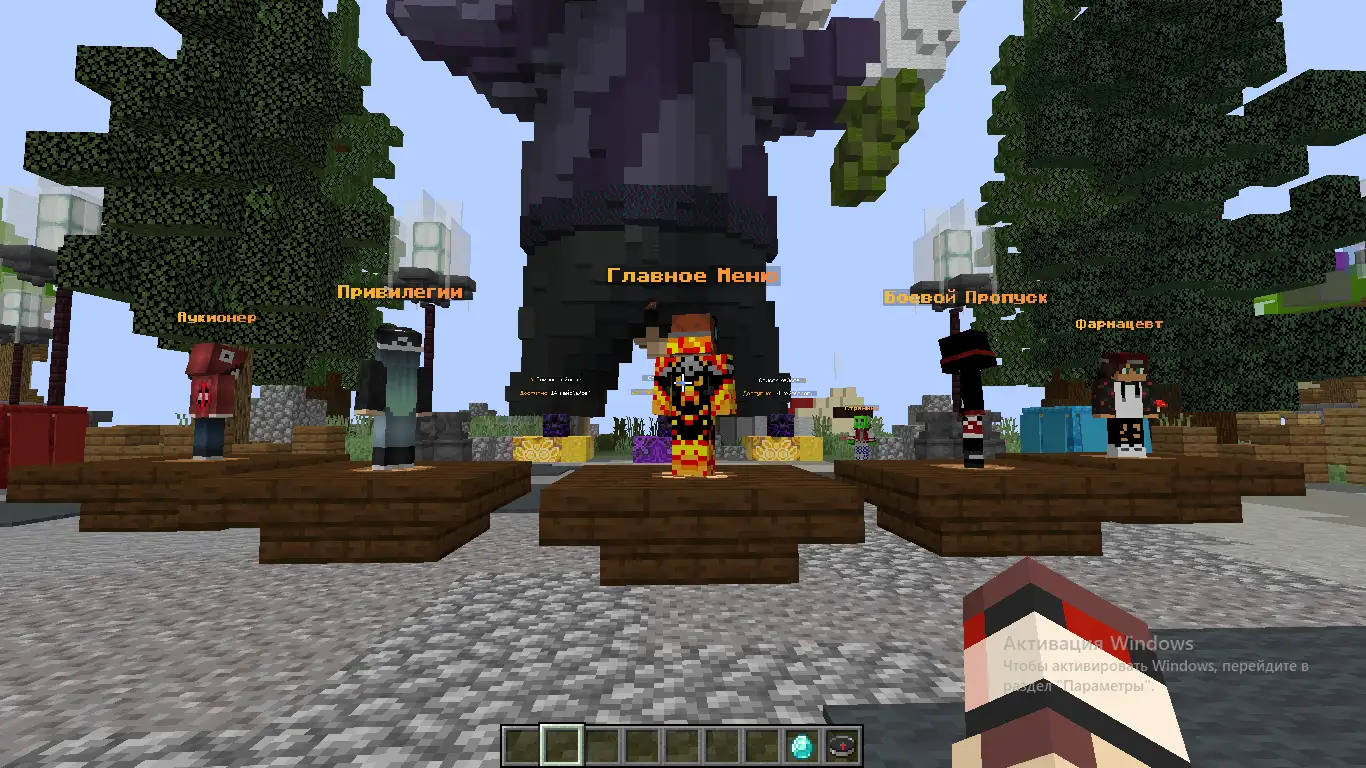Click the highlighted empty hotbar slot
This screenshot has height=768, width=1366.
coord(561,746)
